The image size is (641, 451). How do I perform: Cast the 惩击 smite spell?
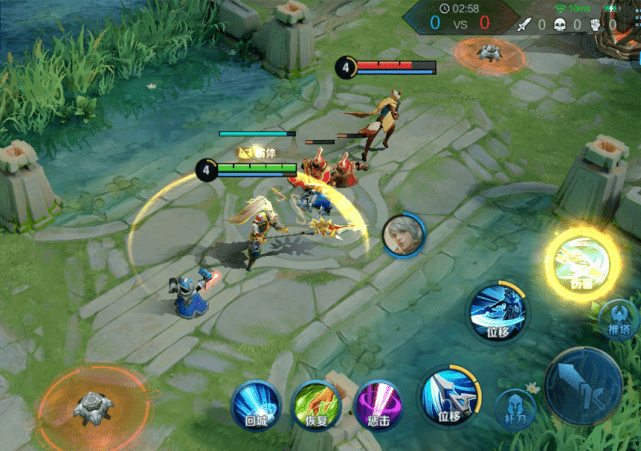click(379, 405)
